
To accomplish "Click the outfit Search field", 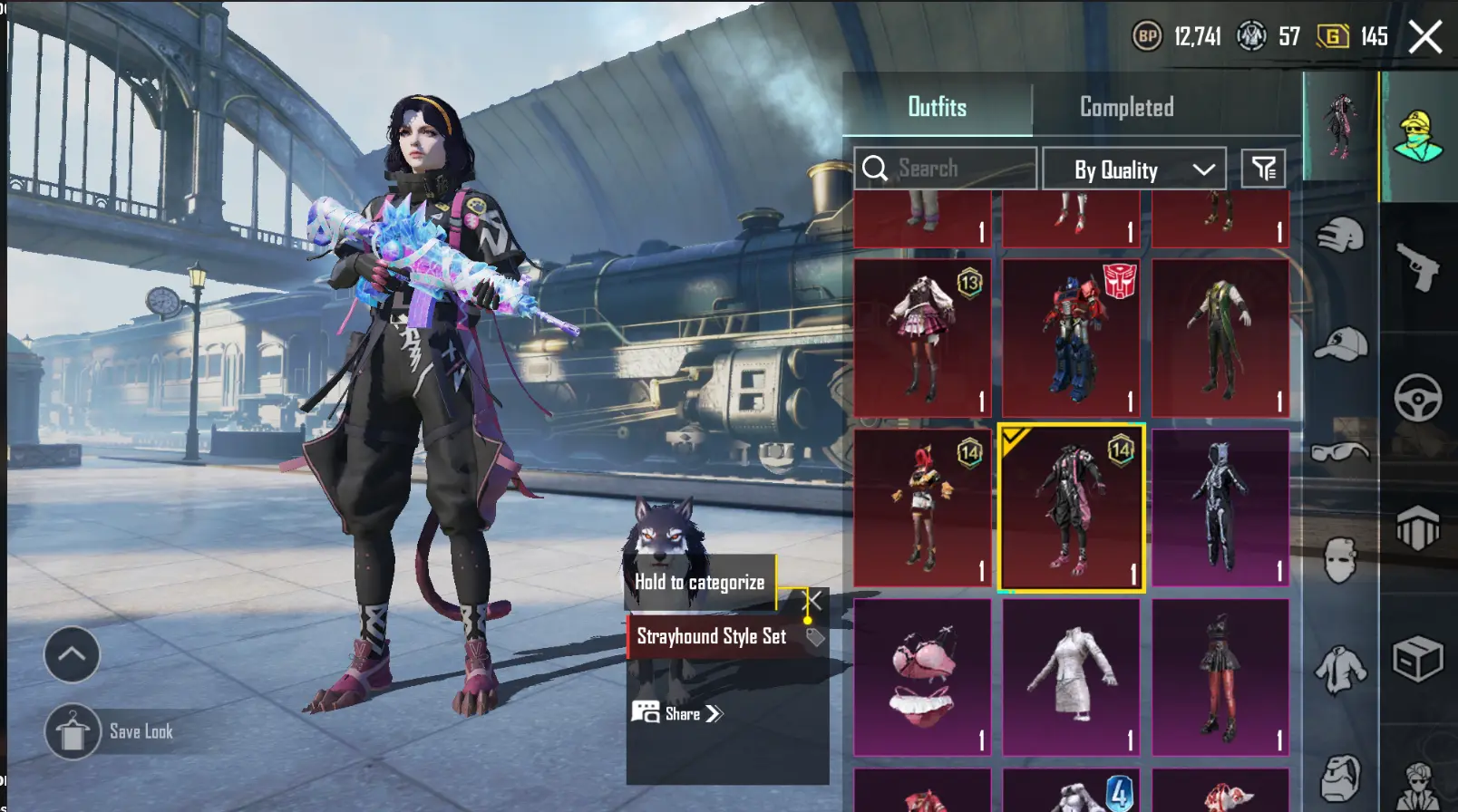I will pos(945,169).
